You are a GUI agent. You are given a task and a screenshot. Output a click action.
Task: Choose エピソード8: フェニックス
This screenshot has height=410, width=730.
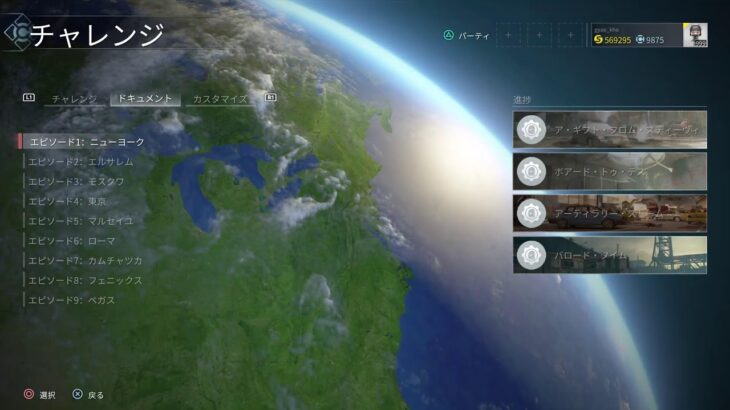click(x=85, y=281)
